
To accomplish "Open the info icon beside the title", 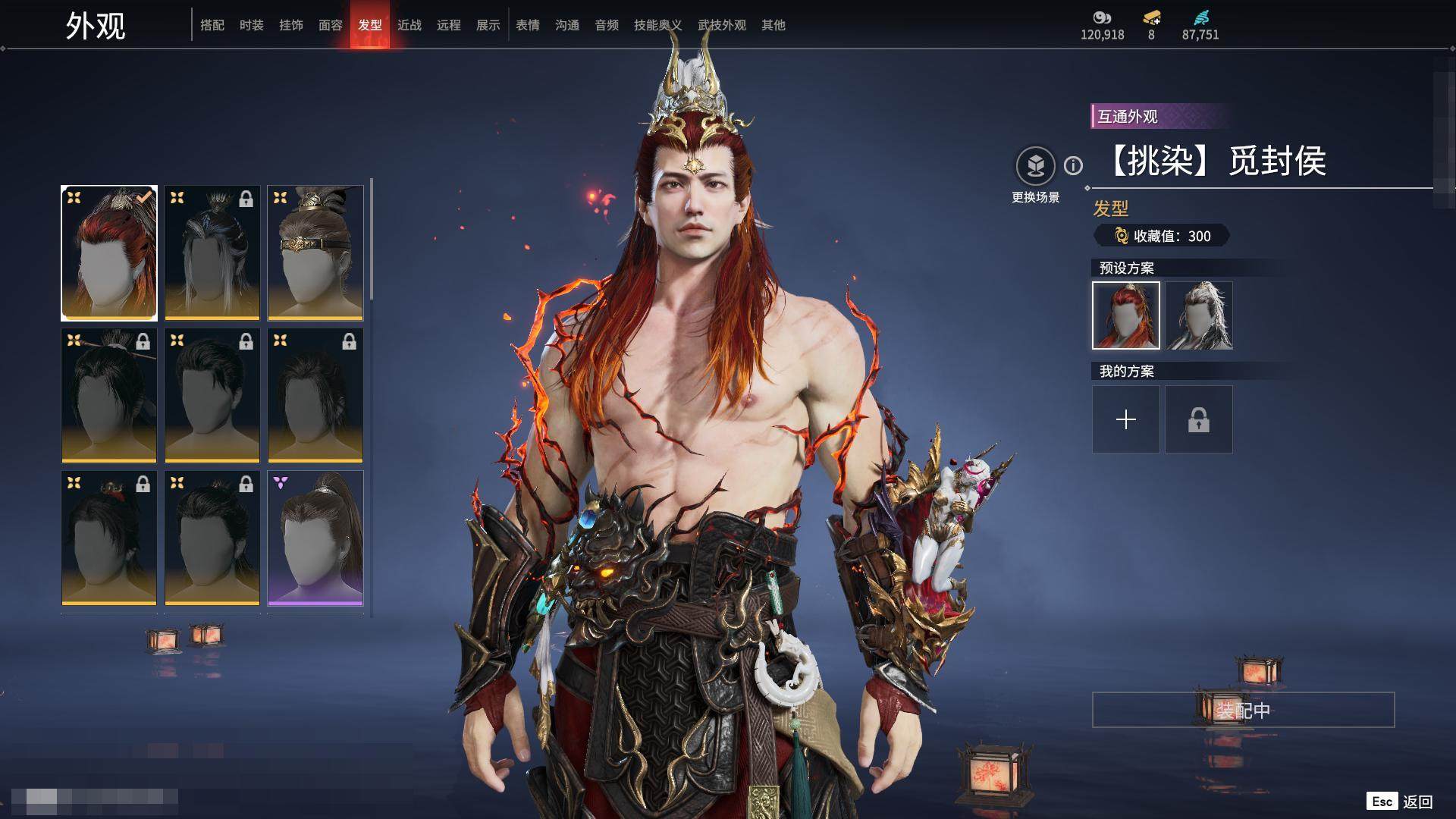I will coord(1073,165).
